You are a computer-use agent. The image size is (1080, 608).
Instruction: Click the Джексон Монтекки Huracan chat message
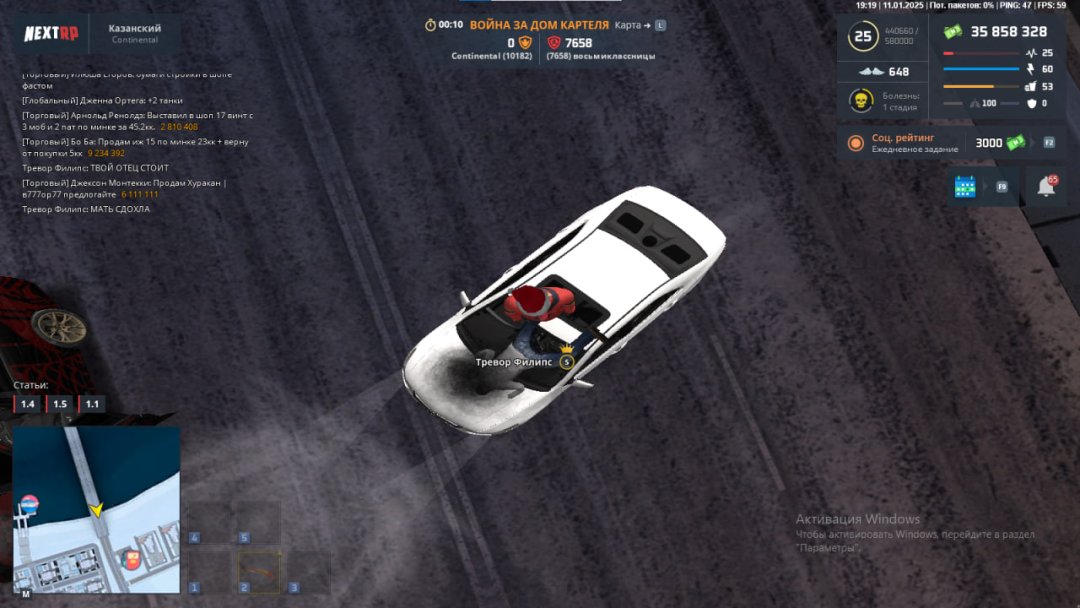click(124, 188)
